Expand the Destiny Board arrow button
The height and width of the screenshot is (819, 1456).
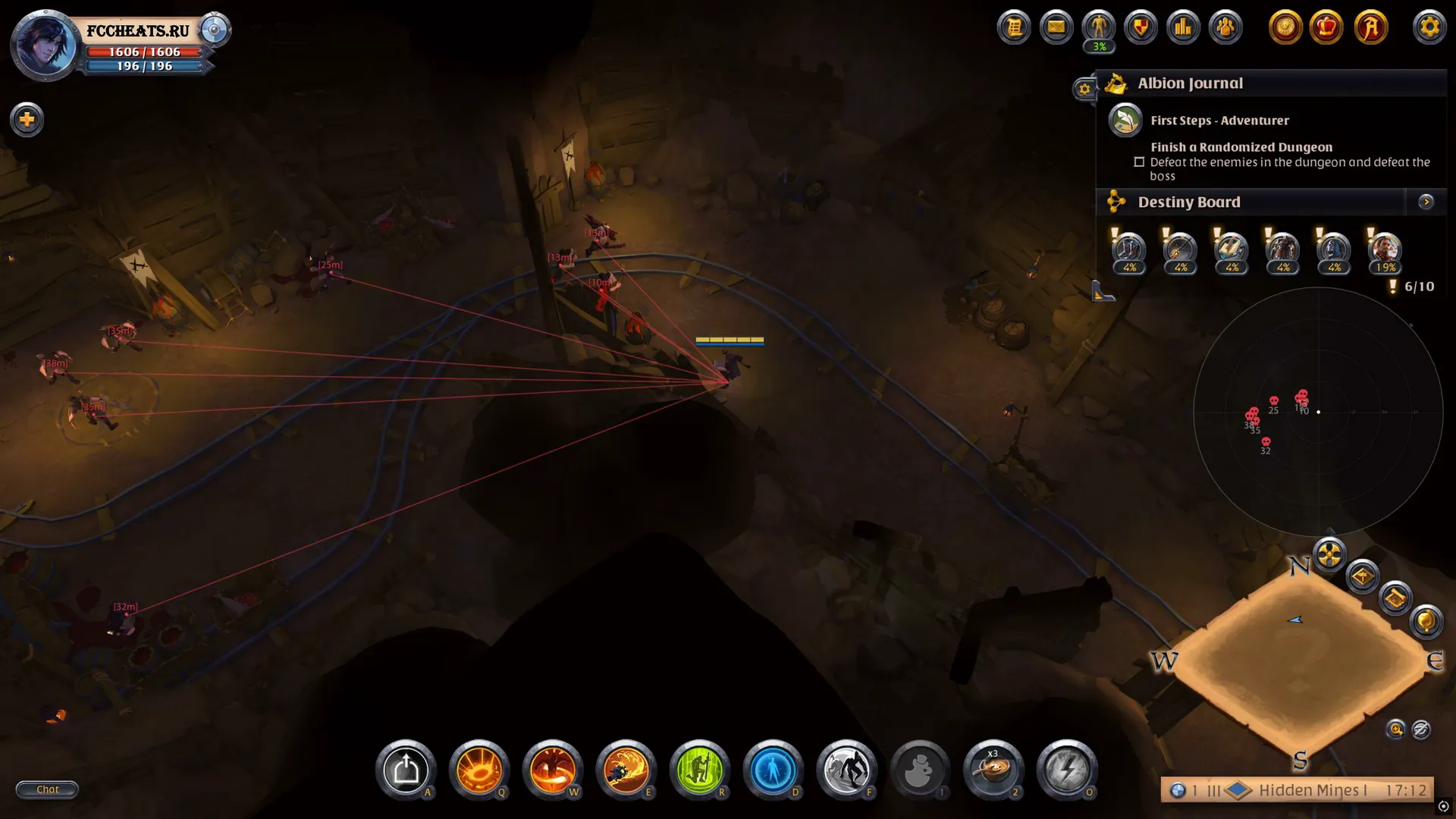(x=1426, y=202)
